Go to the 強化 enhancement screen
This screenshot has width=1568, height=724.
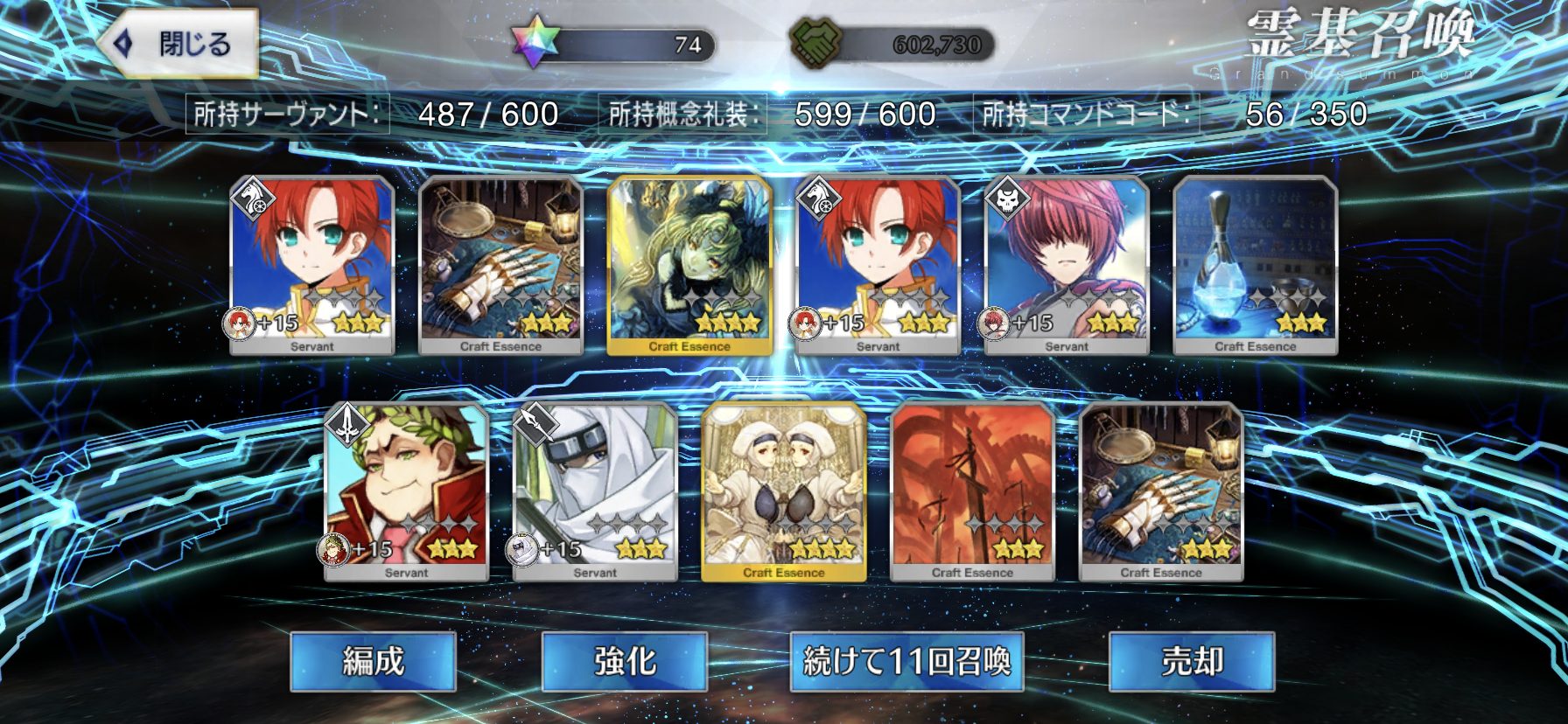click(625, 661)
